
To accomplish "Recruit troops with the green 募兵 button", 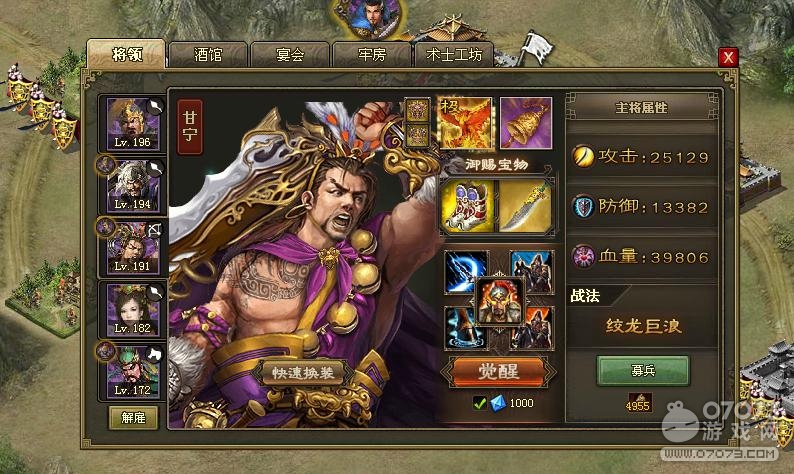I will pos(642,371).
